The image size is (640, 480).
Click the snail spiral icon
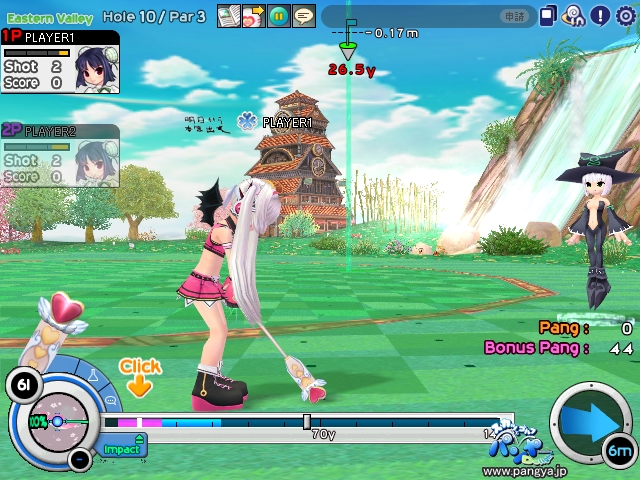point(574,15)
